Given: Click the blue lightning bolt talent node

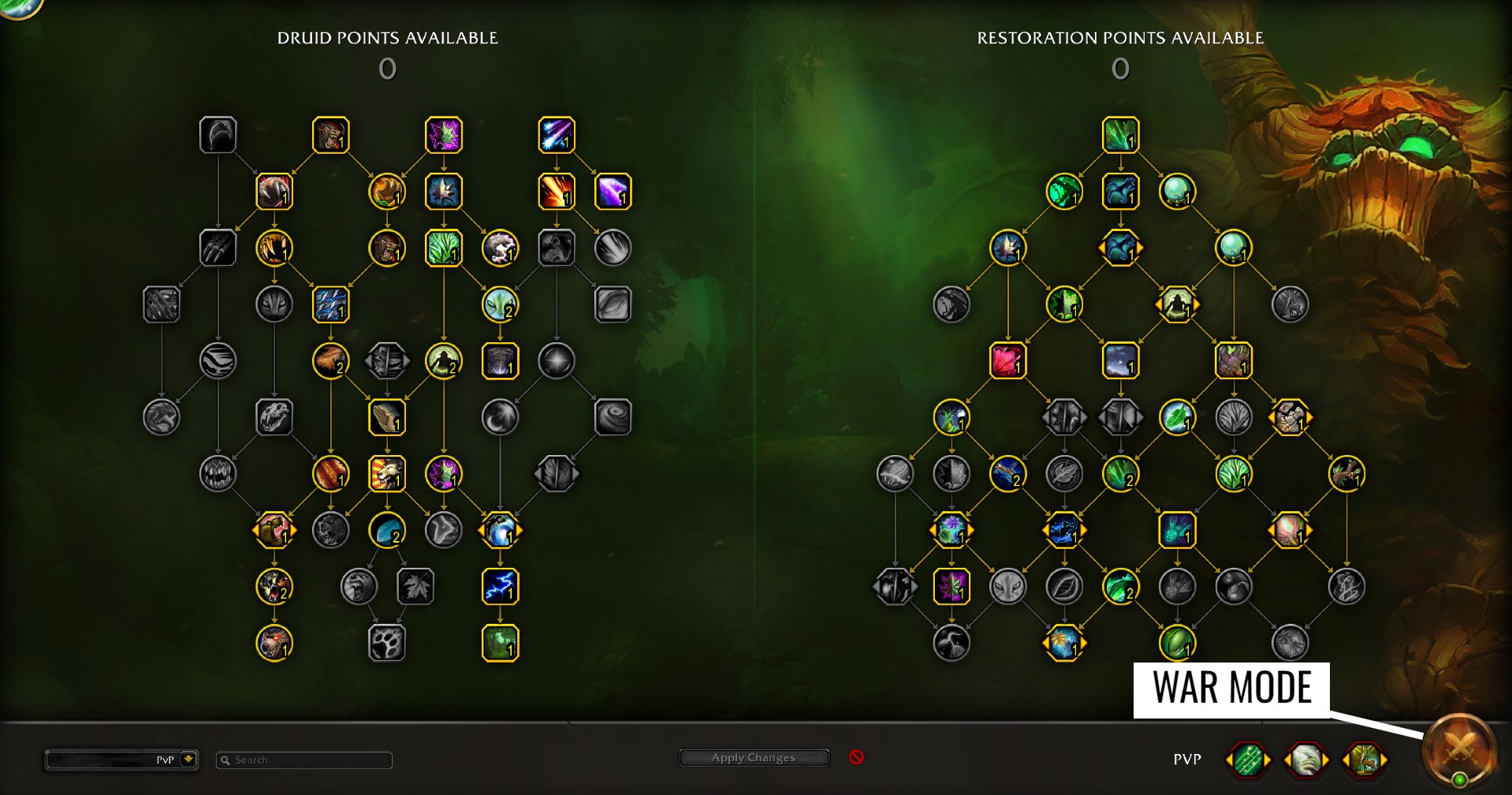Looking at the screenshot, I should pos(500,587).
